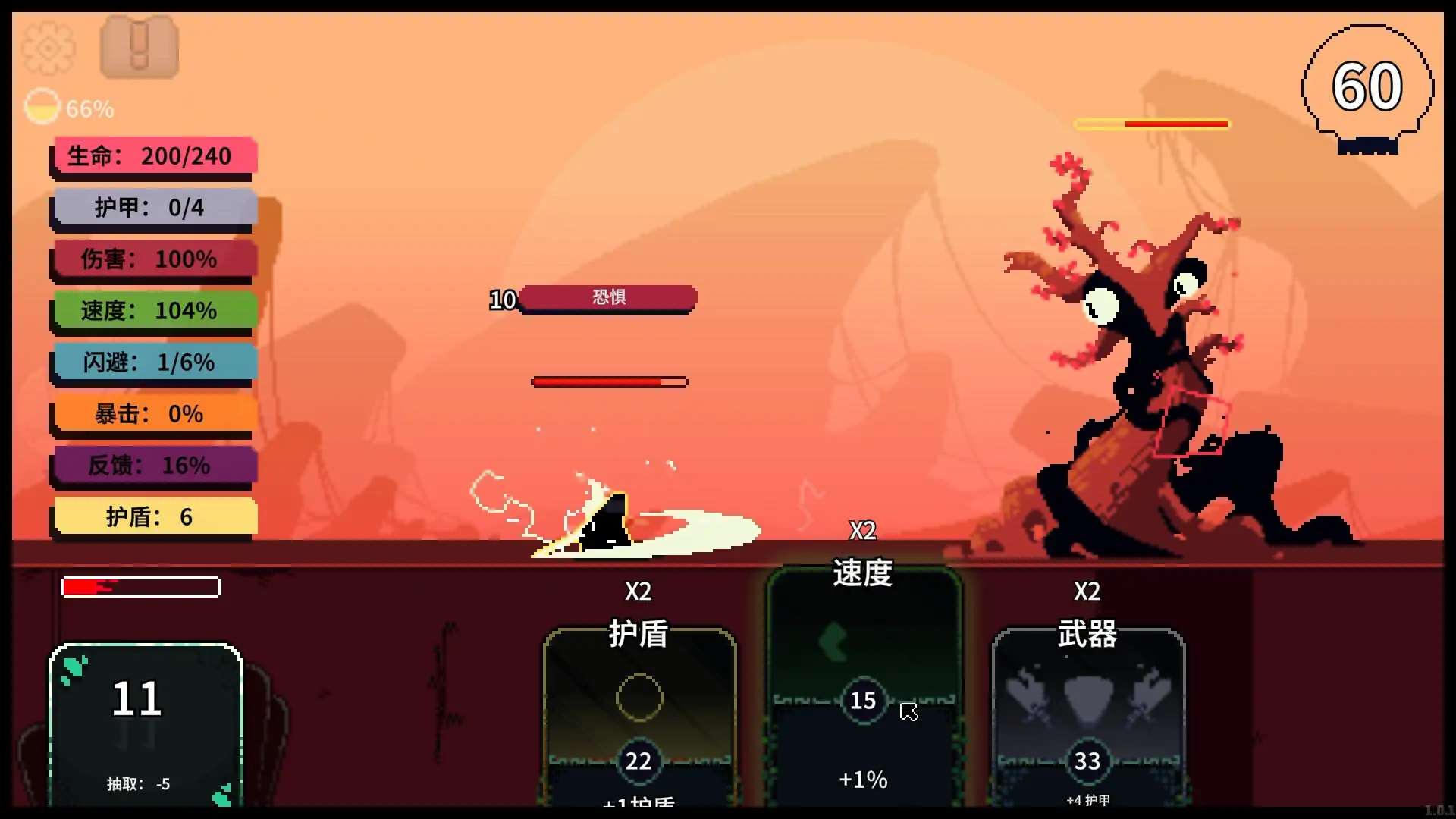1456x819 pixels.
Task: Open the settings gear icon
Action: coord(48,47)
